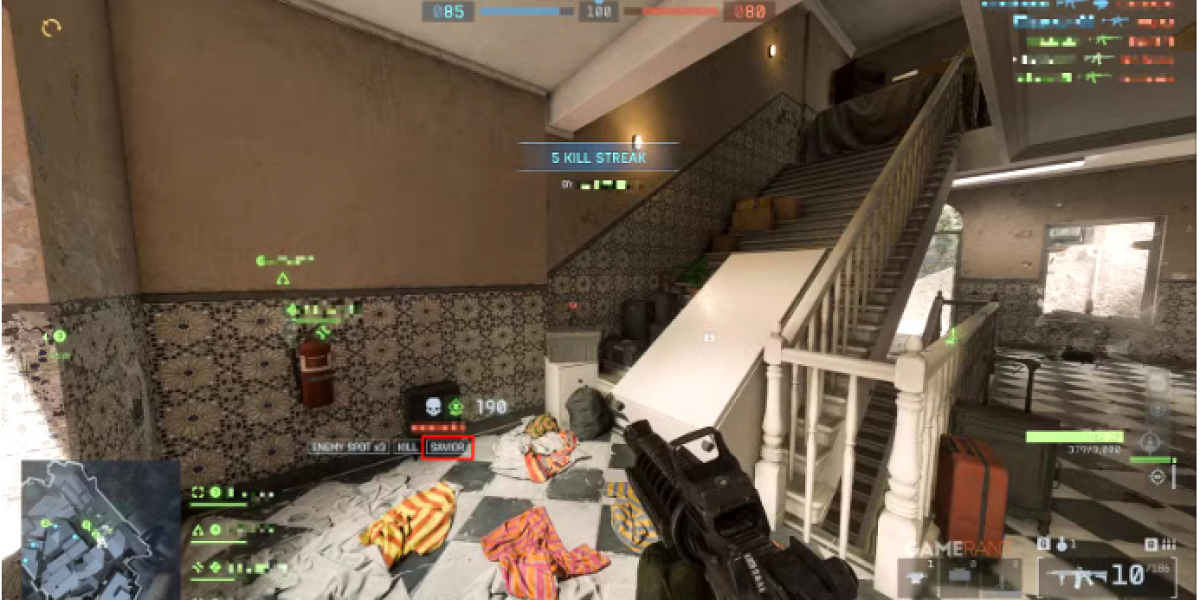Viewport: 1200px width, 600px height.
Task: Click the orange loading spinner icon
Action: click(x=52, y=28)
